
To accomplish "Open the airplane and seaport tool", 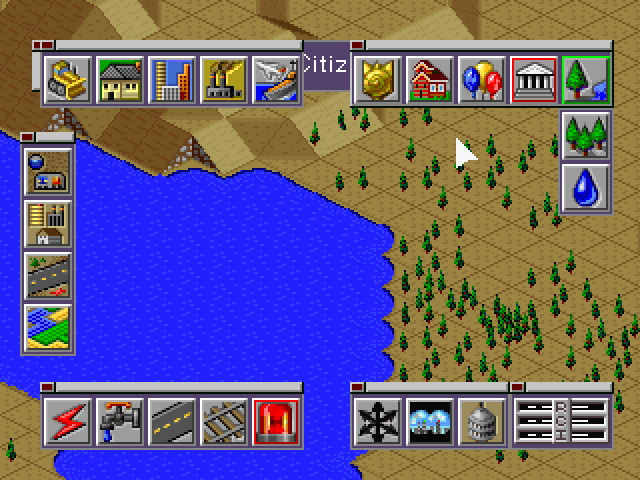I will click(275, 80).
